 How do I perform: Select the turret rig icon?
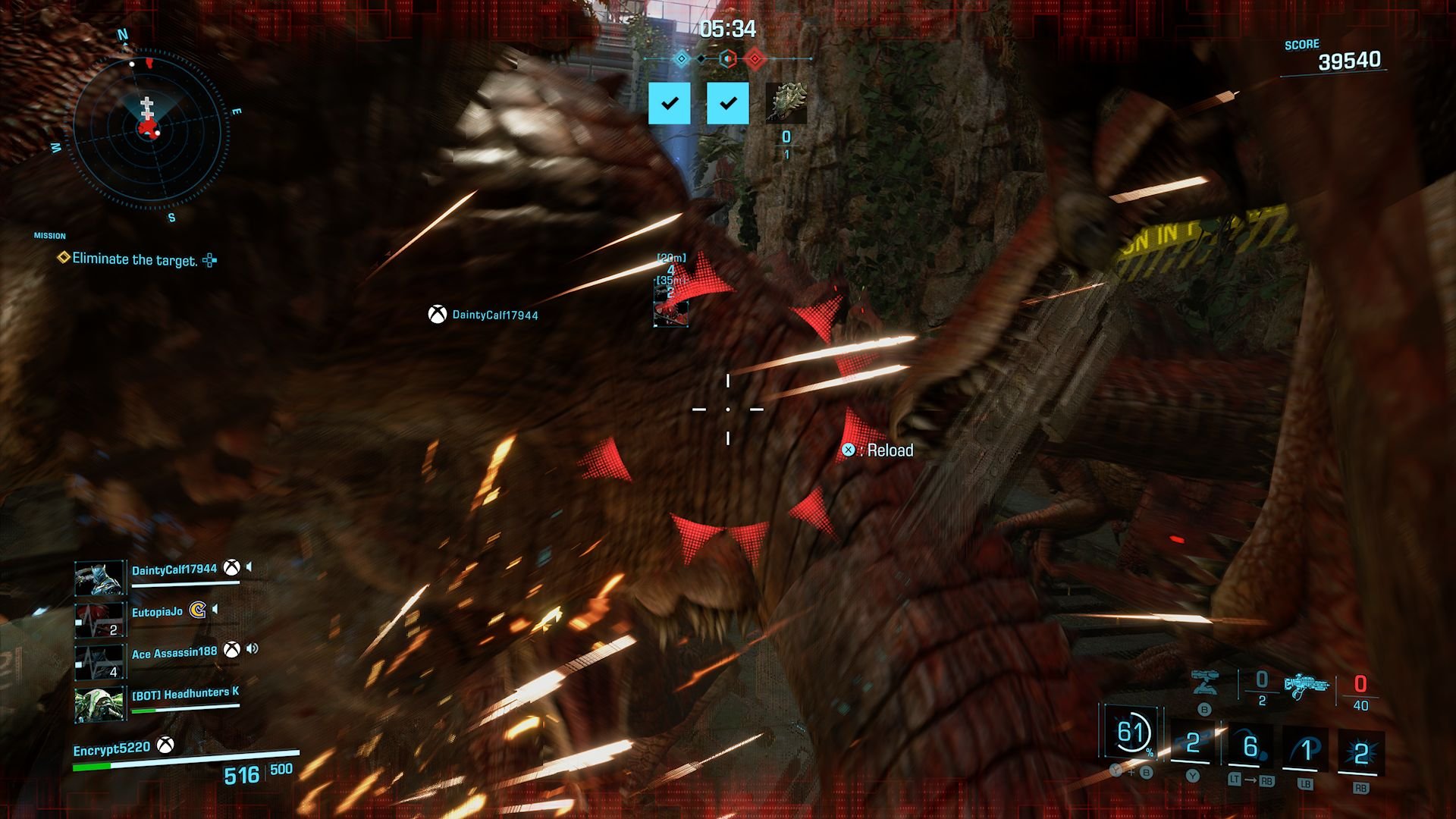pyautogui.click(x=1204, y=682)
